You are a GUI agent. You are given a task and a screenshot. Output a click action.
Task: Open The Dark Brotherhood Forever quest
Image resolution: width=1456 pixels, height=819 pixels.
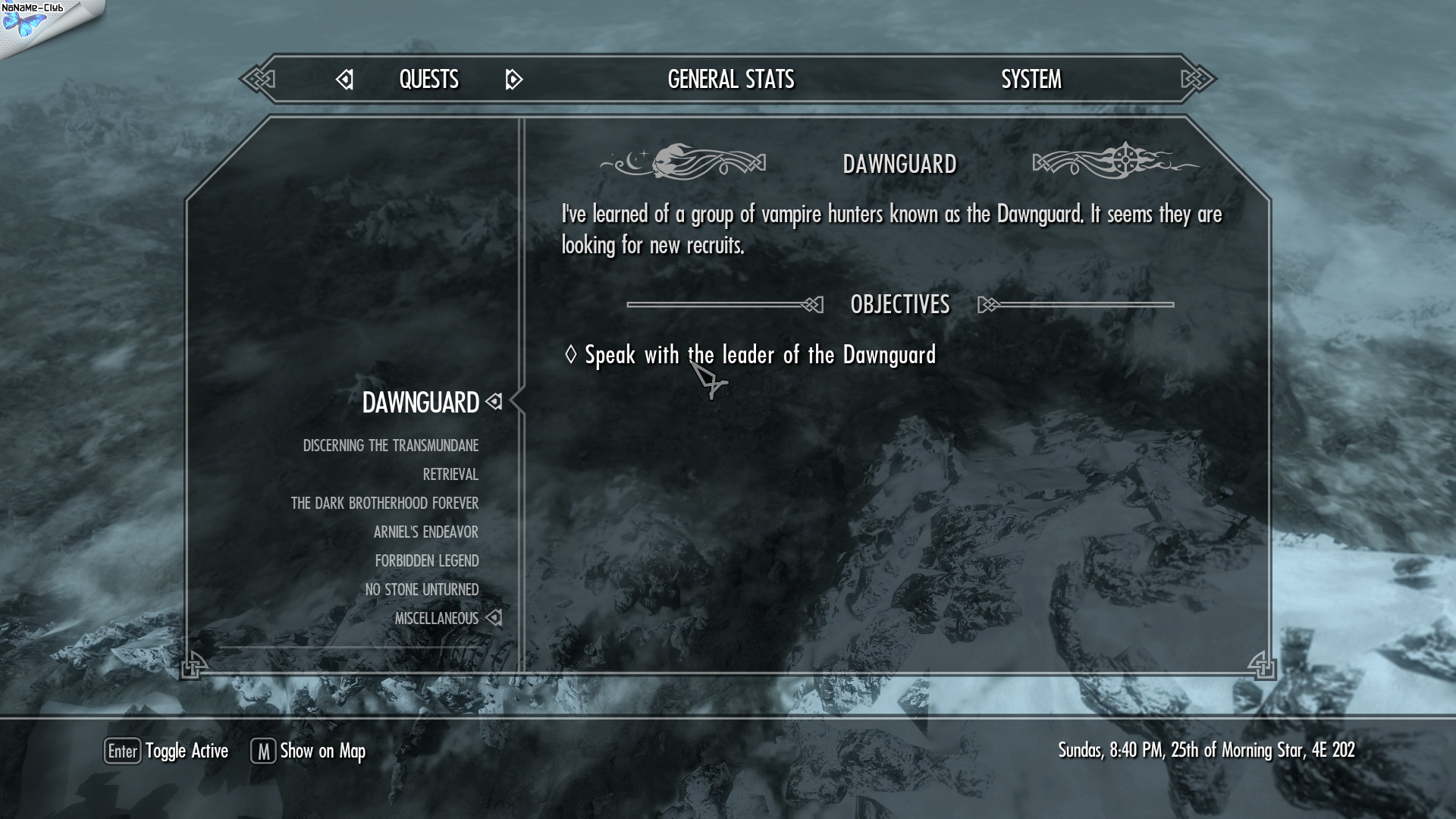384,504
